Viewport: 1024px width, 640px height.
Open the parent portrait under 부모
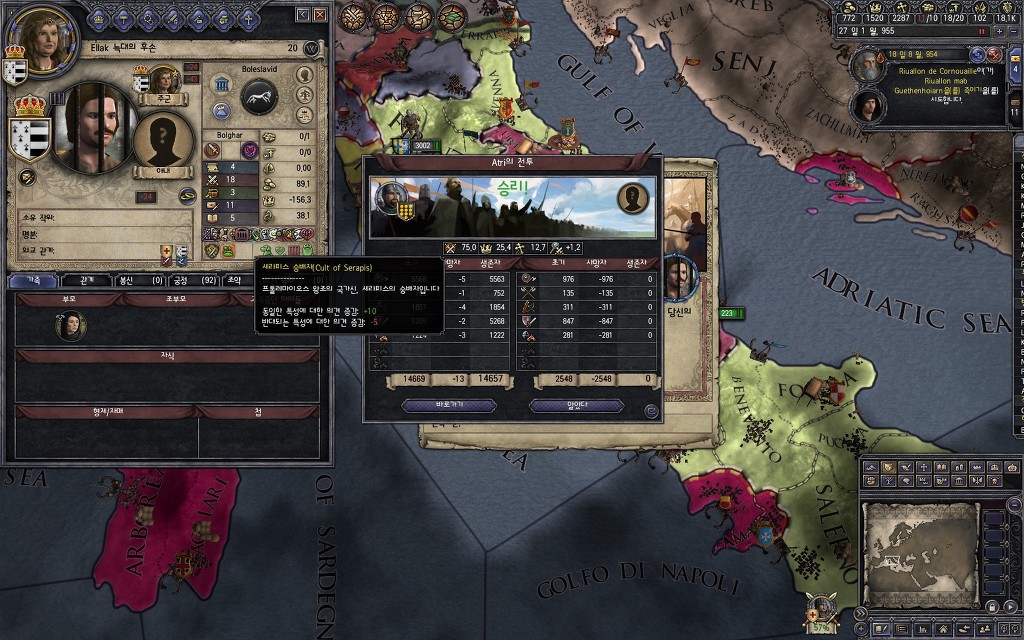tap(70, 325)
